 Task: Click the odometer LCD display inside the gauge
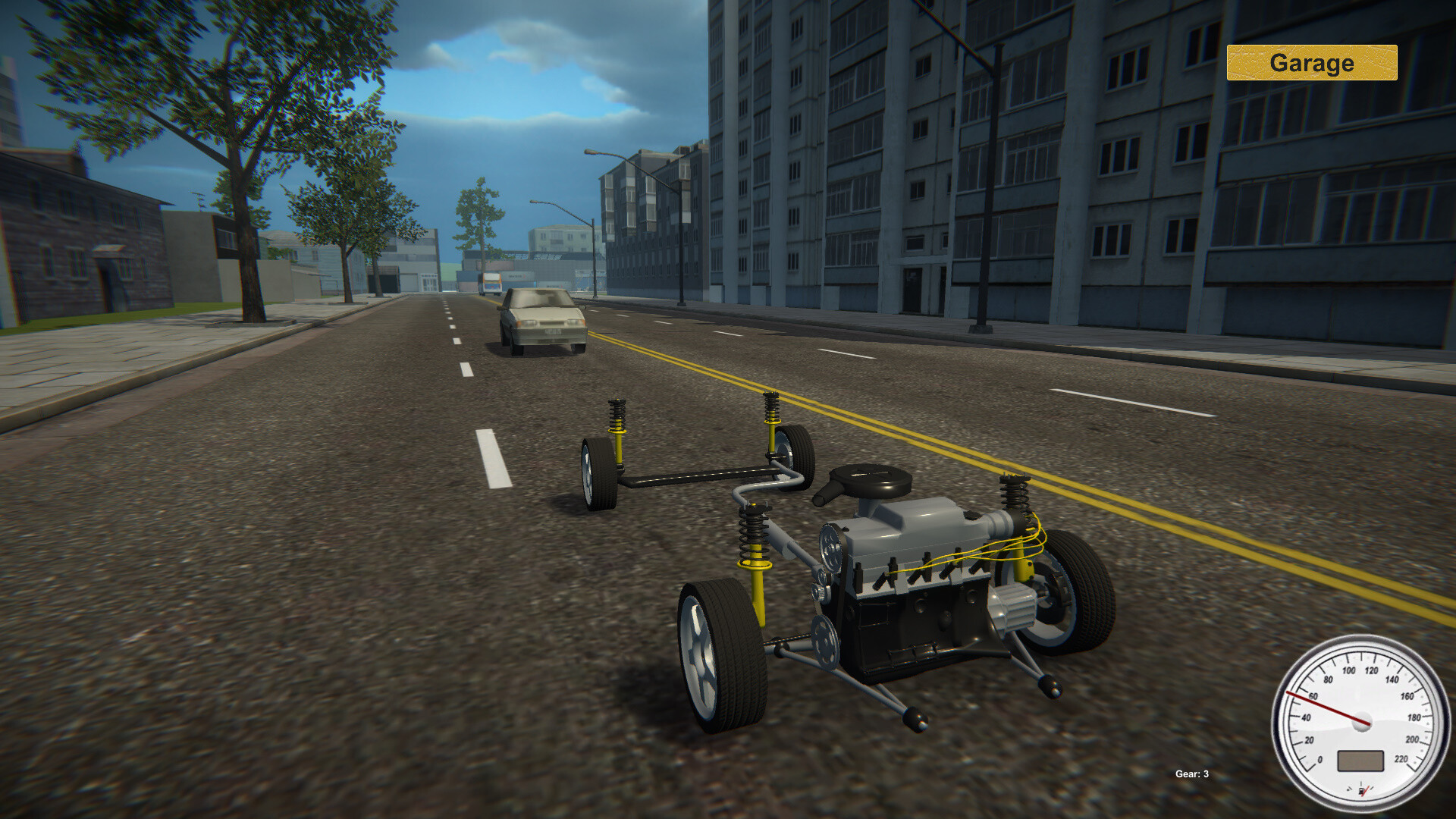1360,761
